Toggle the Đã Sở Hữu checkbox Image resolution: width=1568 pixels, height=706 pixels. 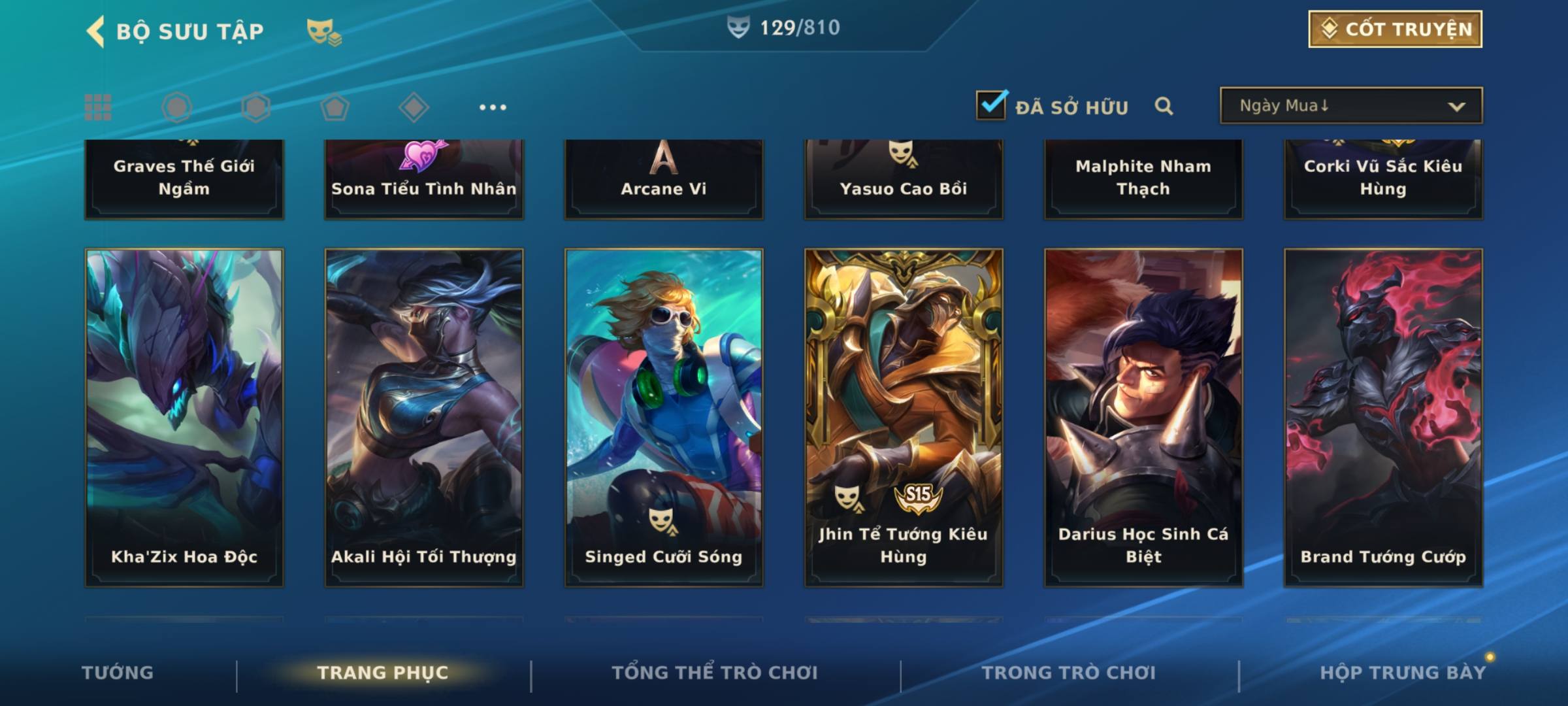pos(991,105)
